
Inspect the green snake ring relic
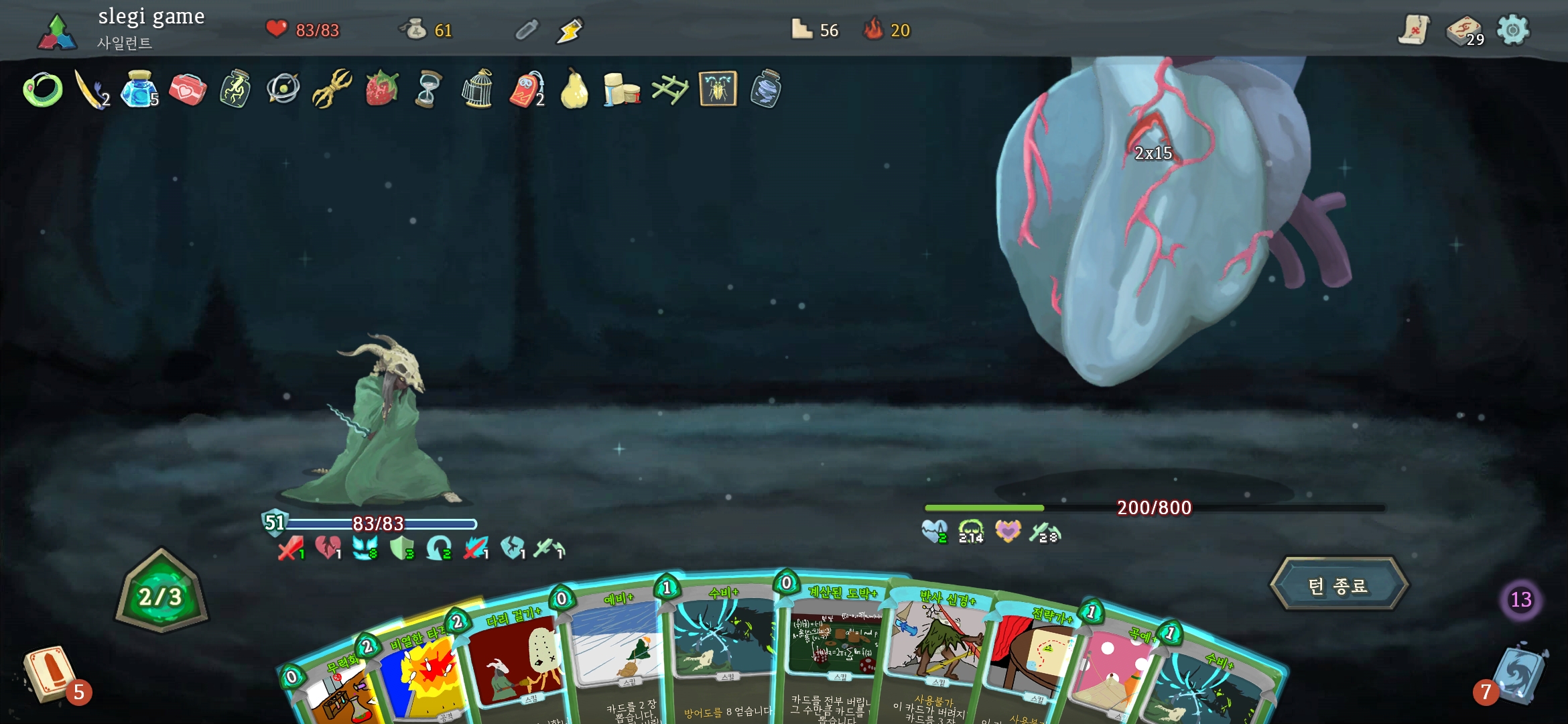click(43, 90)
